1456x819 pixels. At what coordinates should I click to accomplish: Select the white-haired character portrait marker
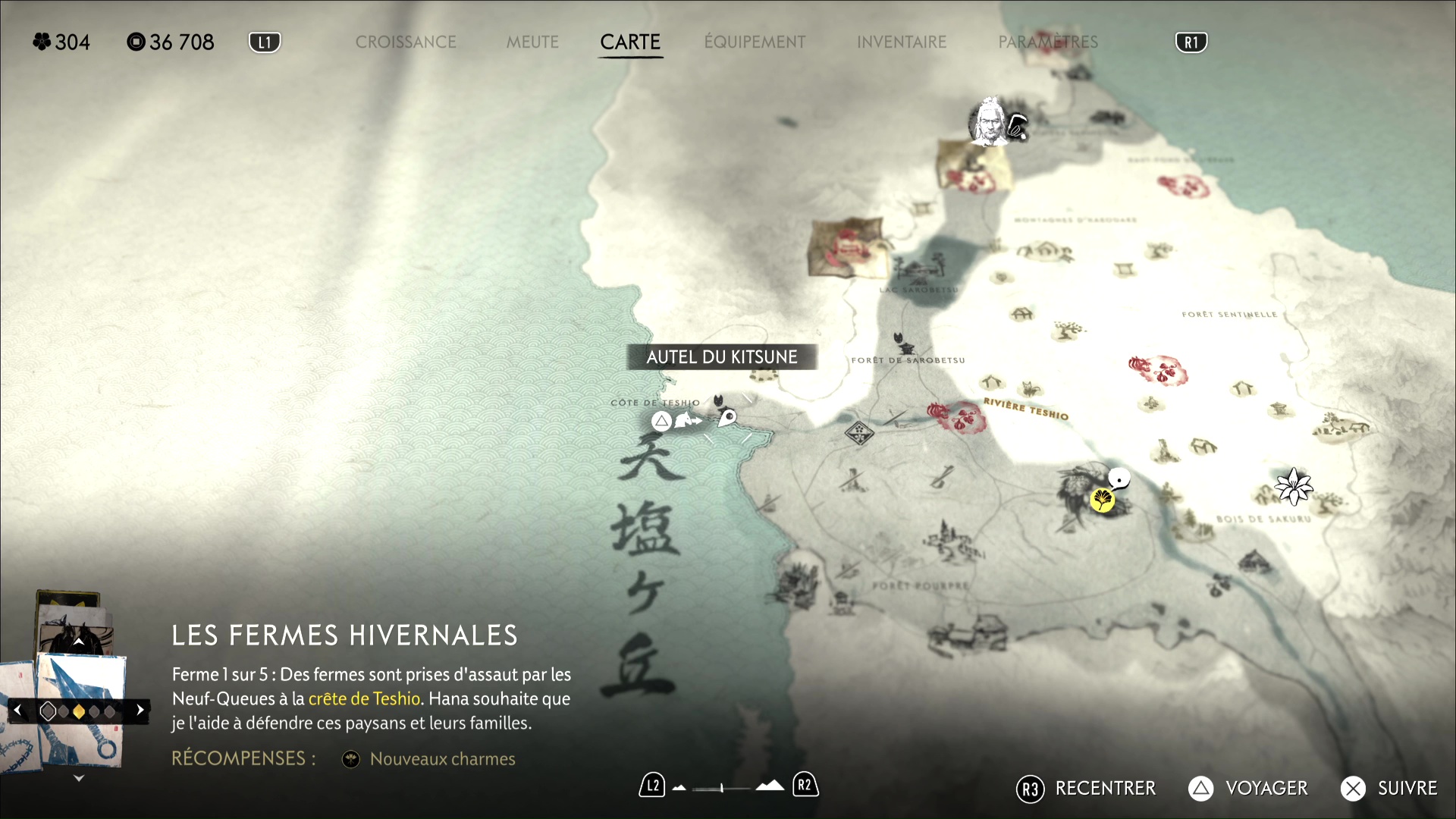tap(989, 121)
